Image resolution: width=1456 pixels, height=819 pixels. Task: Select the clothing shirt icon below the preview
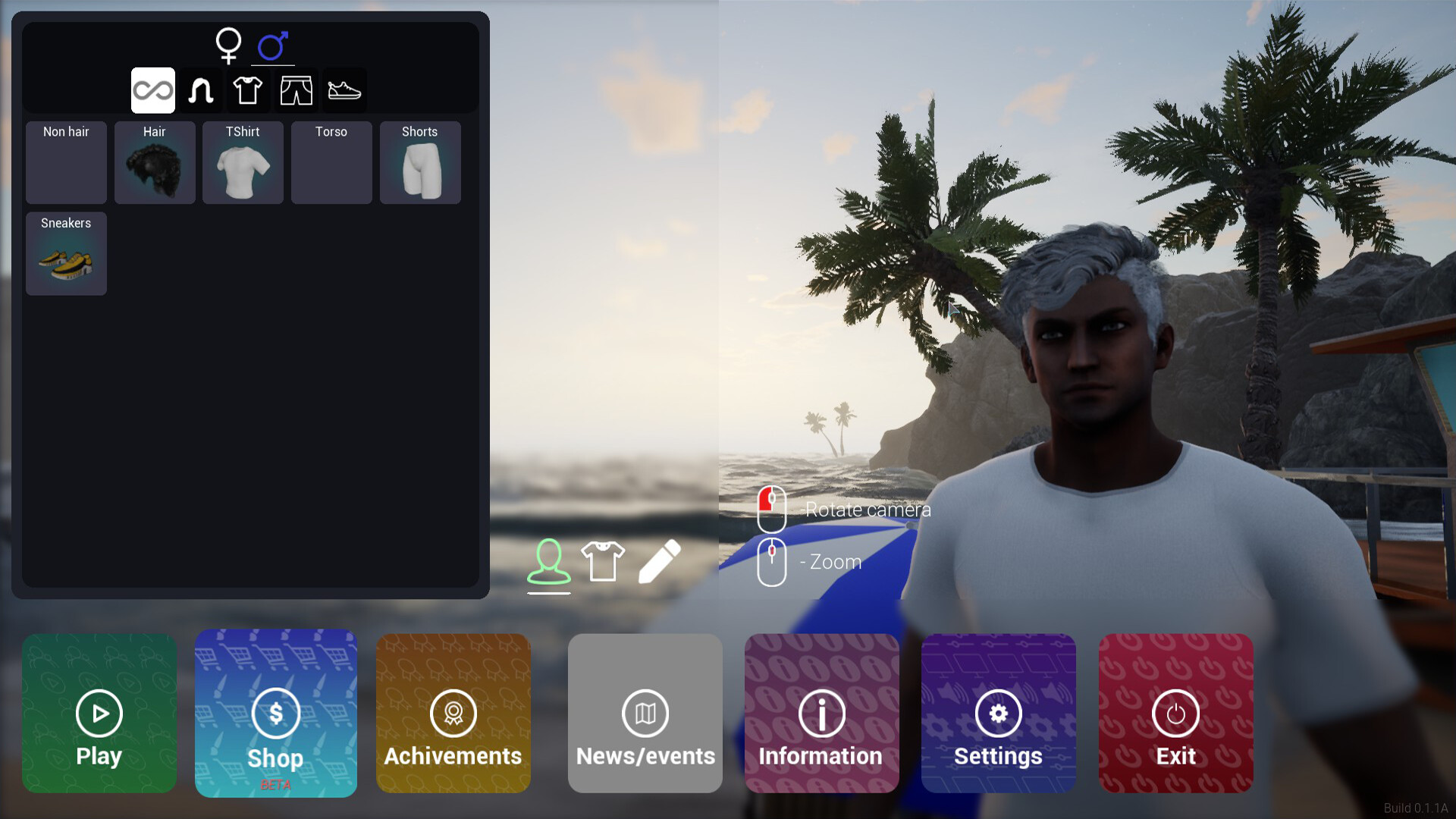[x=602, y=560]
